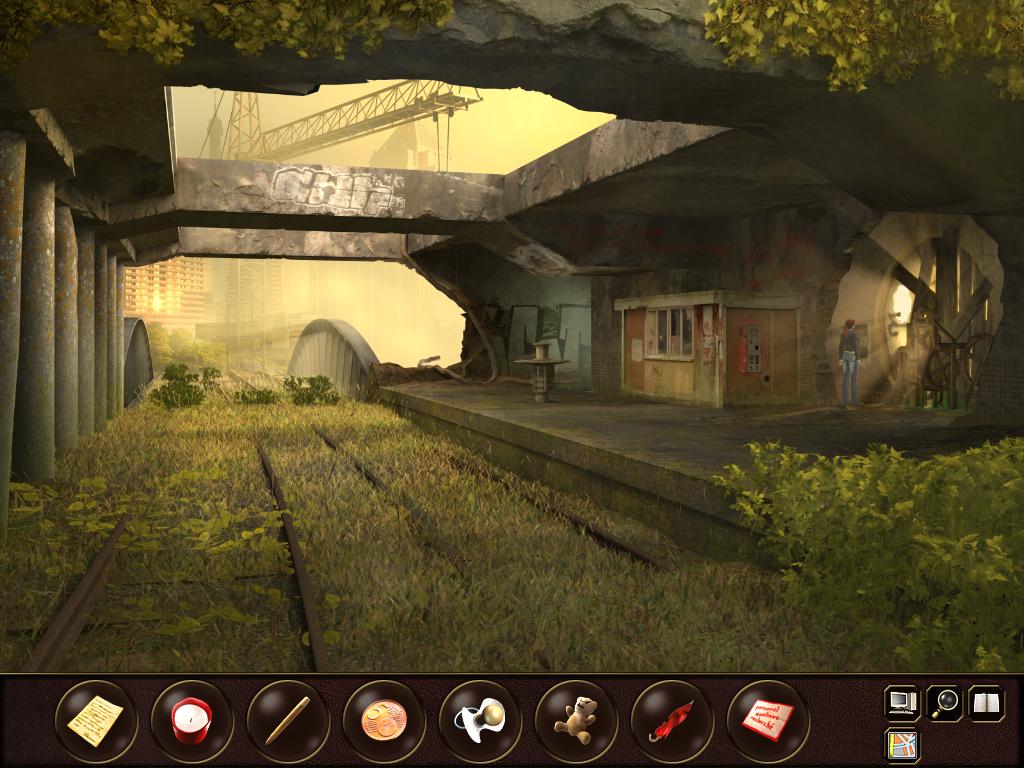Pick the teddy bear from inventory

tap(576, 720)
